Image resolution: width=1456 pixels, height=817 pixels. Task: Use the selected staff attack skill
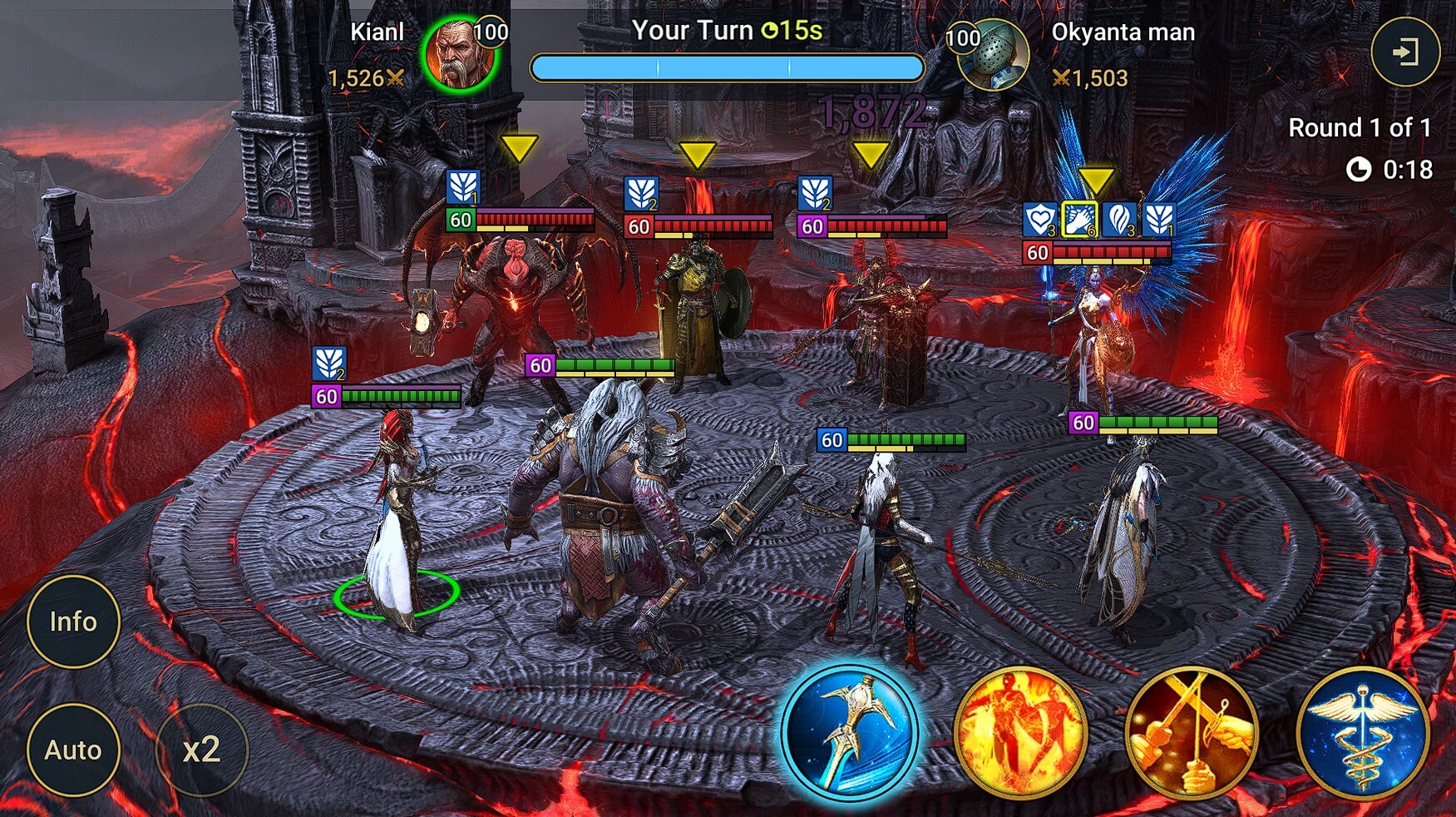point(850,732)
